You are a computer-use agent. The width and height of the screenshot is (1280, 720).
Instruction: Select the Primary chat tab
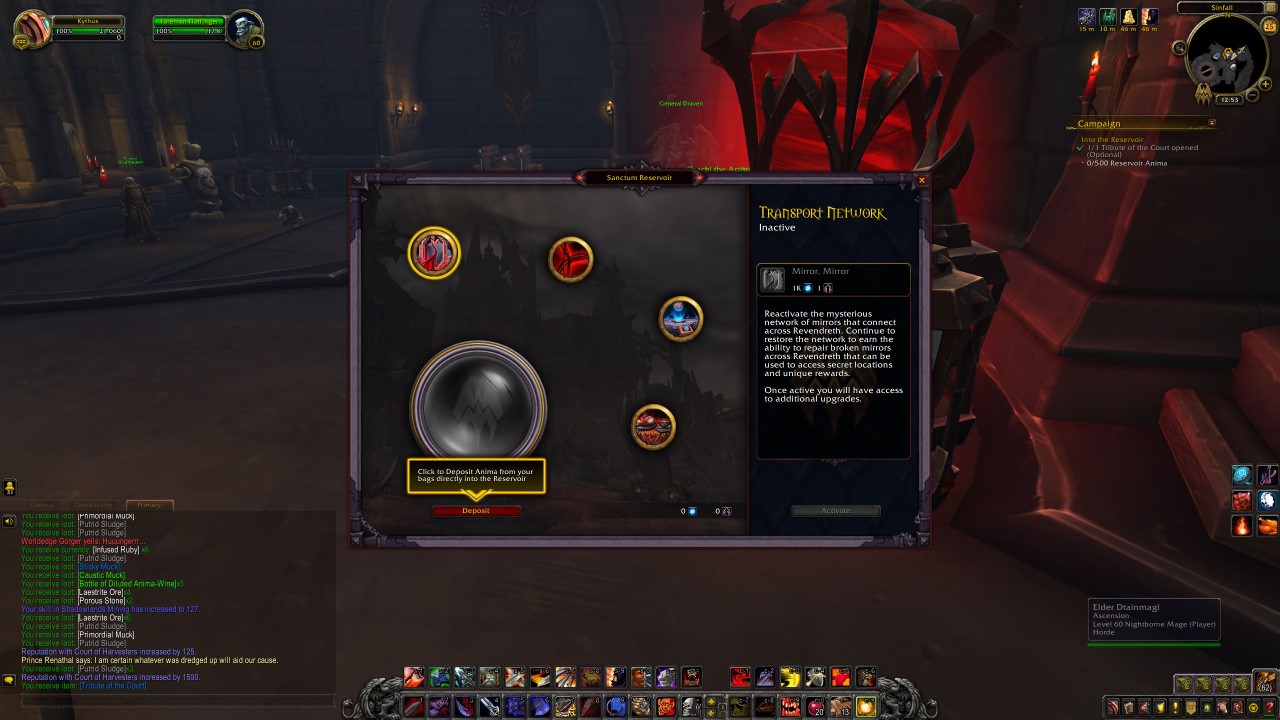pos(149,504)
